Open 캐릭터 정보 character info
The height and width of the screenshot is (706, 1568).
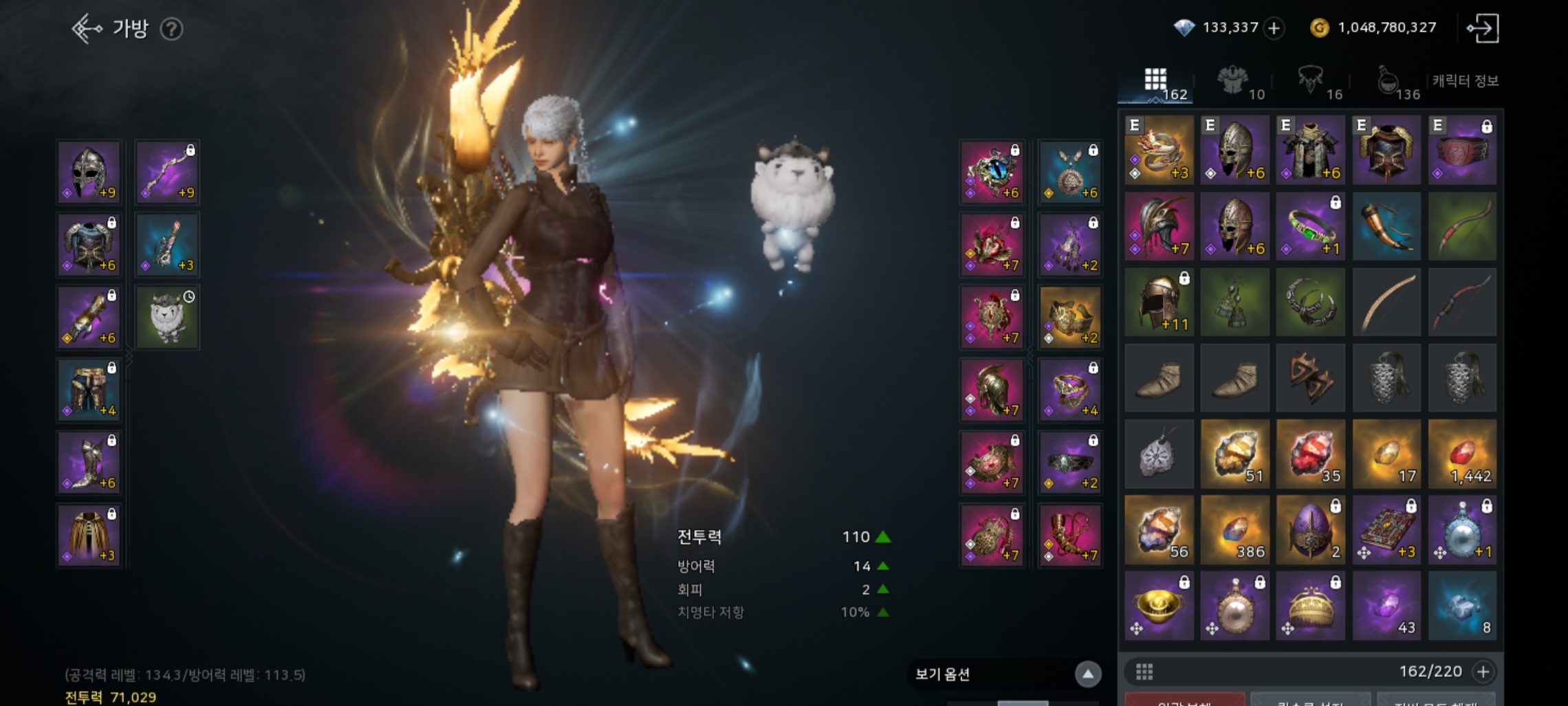[x=1465, y=81]
